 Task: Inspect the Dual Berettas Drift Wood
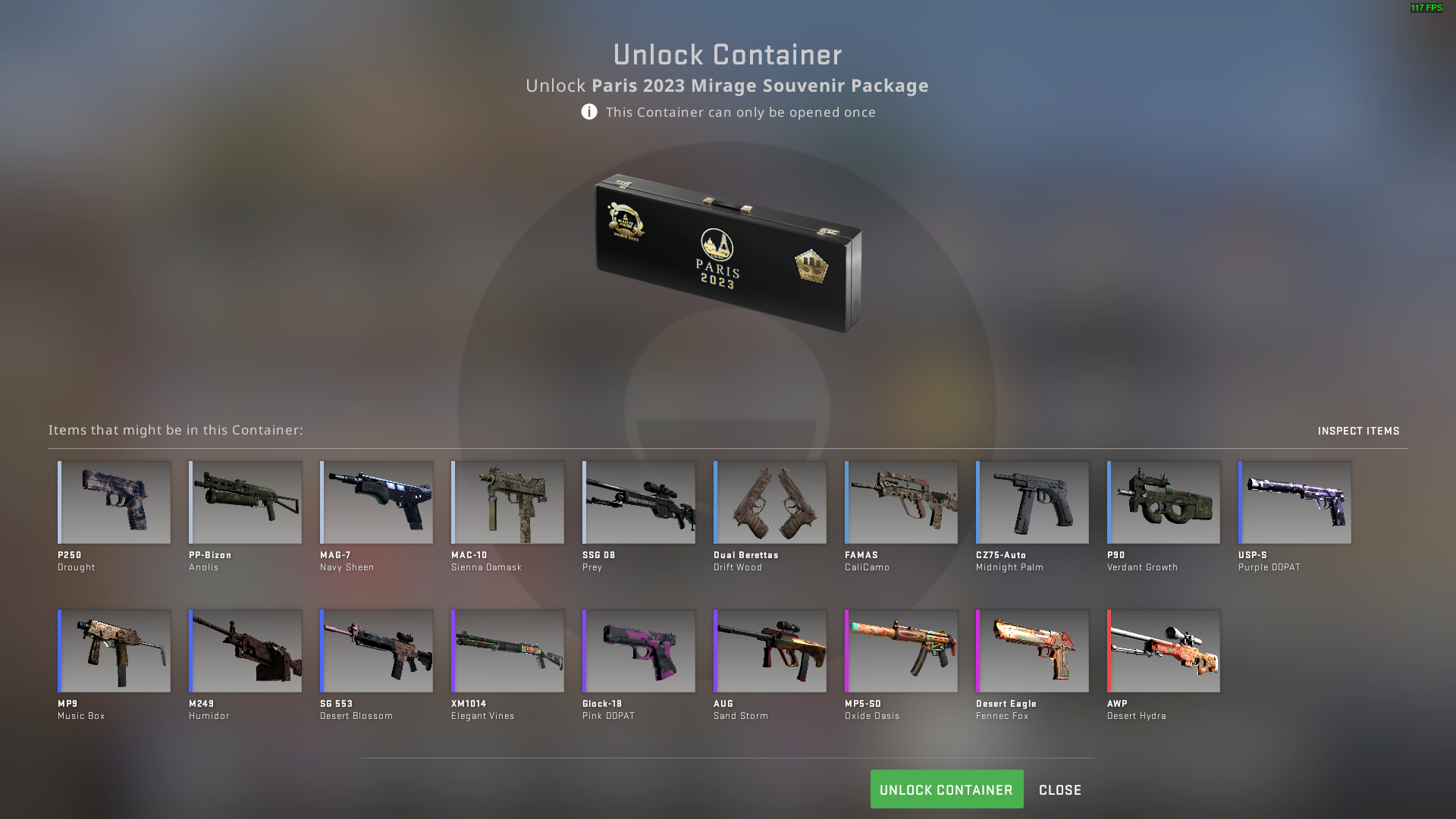pyautogui.click(x=769, y=502)
